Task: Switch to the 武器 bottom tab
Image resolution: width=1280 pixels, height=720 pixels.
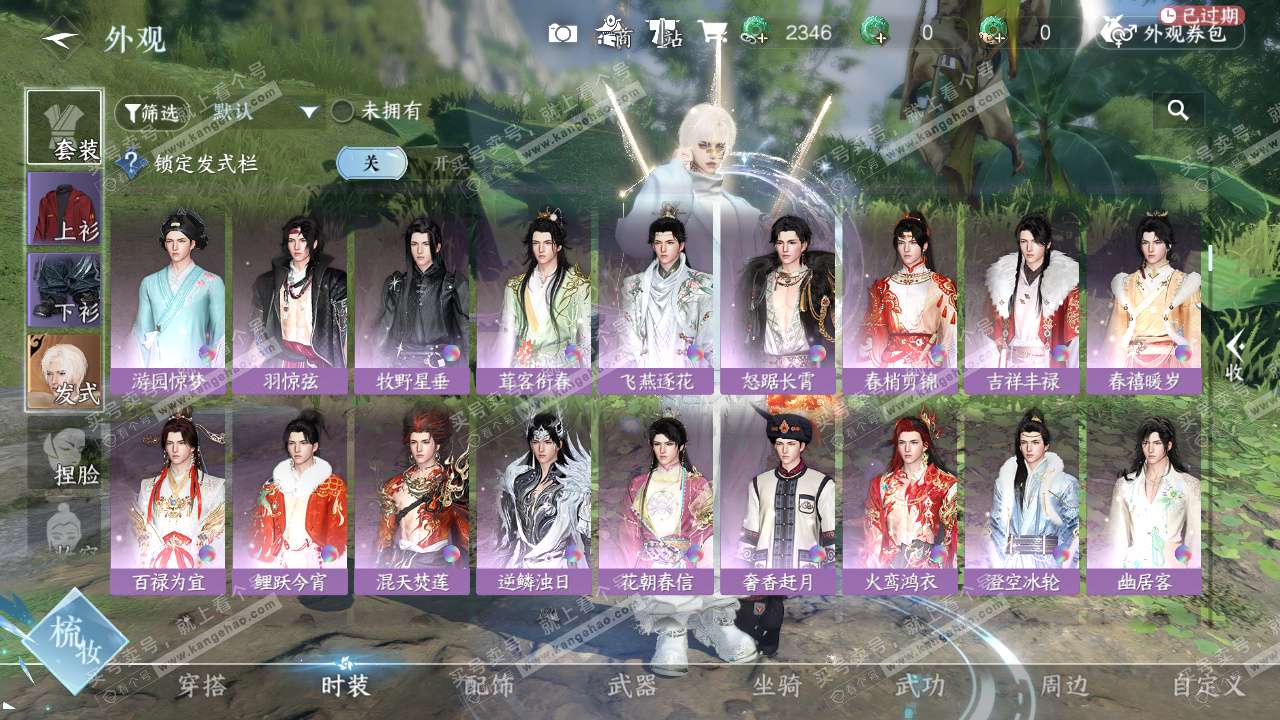Action: click(632, 686)
